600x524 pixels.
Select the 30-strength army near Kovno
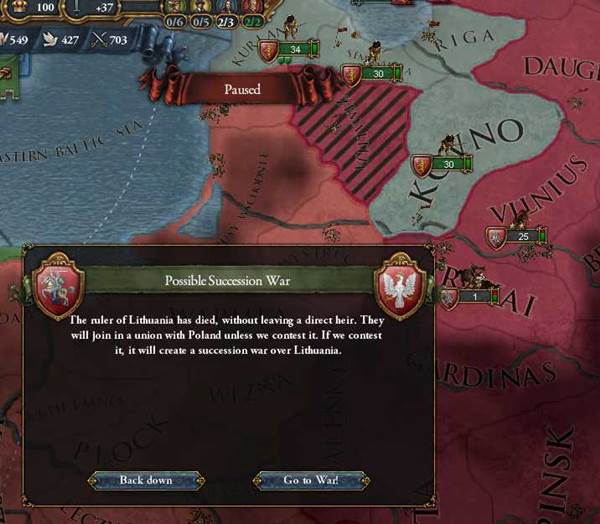[442, 164]
